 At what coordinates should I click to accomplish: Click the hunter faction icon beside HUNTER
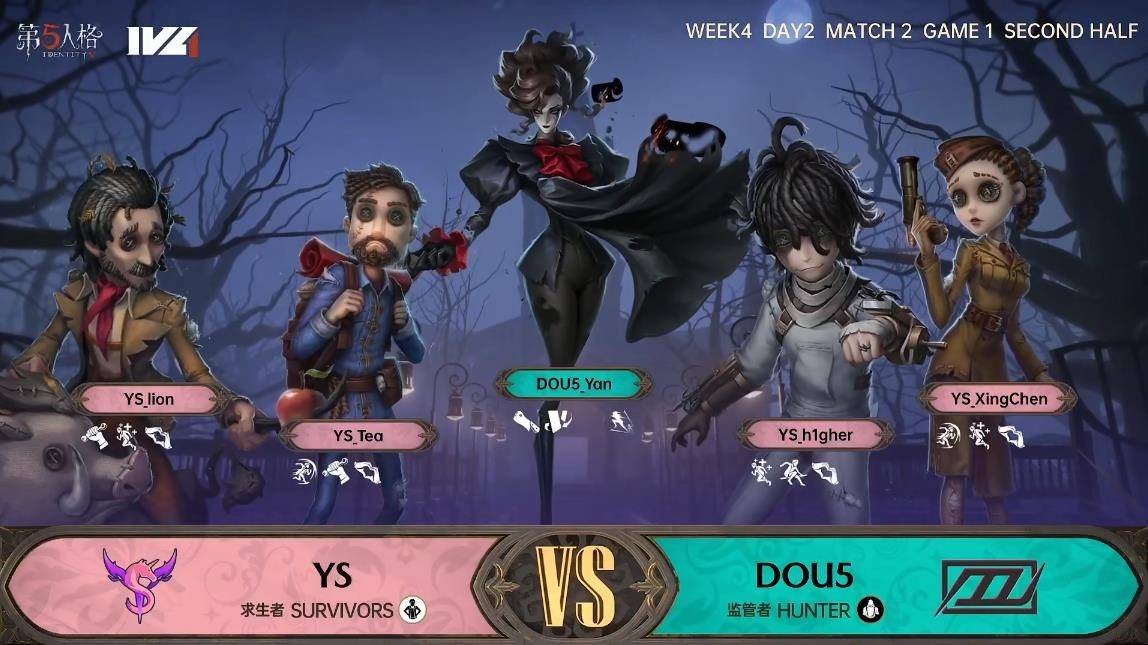870,609
